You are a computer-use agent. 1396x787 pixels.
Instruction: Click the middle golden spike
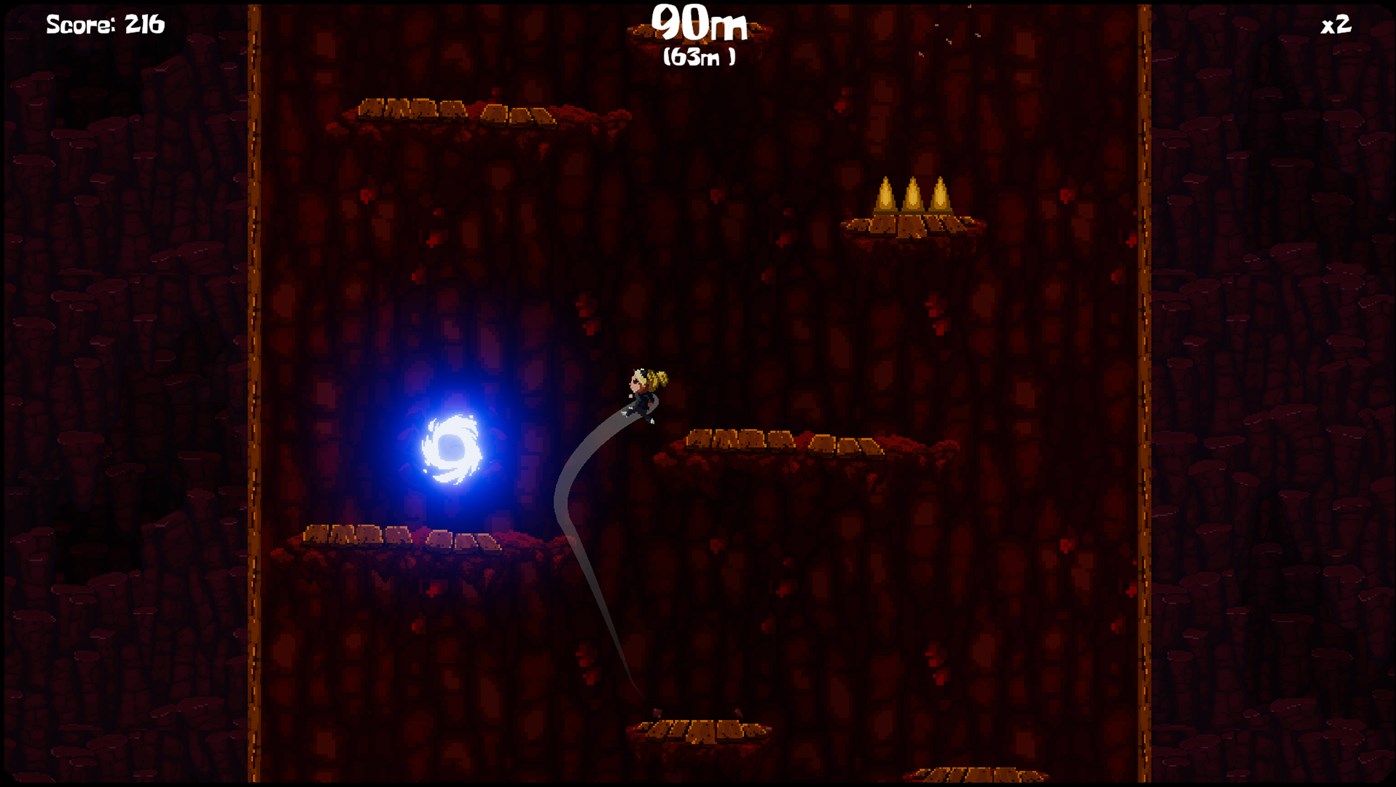pyautogui.click(x=915, y=195)
